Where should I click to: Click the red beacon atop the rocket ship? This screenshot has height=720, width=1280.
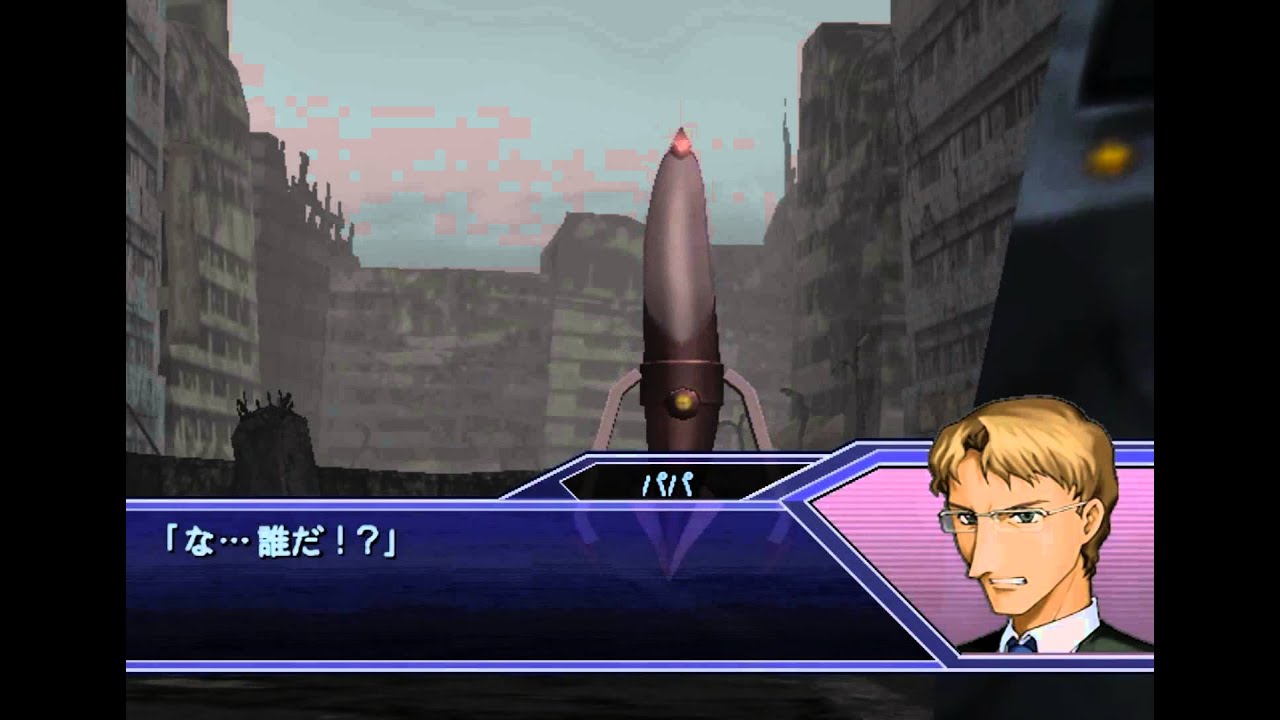(683, 142)
